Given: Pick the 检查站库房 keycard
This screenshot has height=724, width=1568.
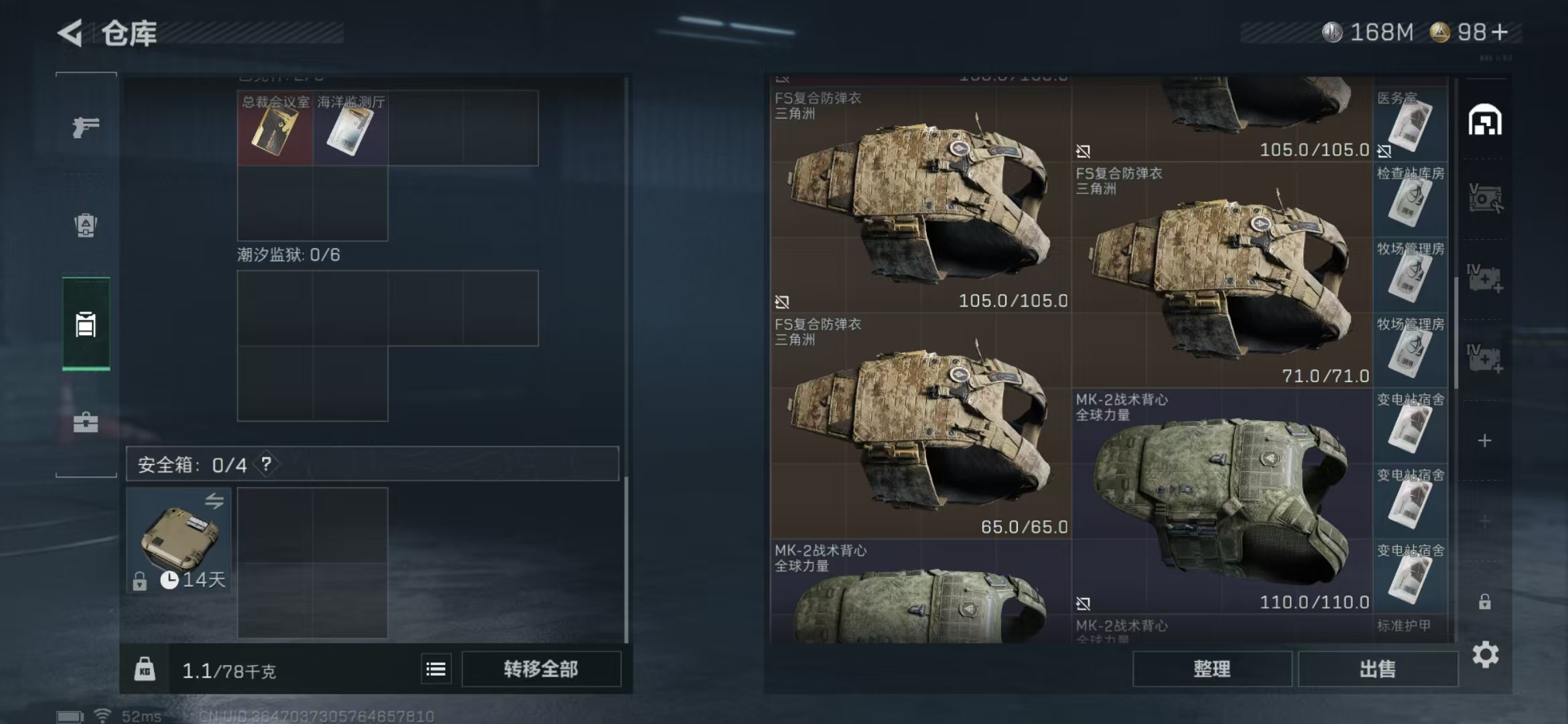Looking at the screenshot, I should (x=1410, y=200).
